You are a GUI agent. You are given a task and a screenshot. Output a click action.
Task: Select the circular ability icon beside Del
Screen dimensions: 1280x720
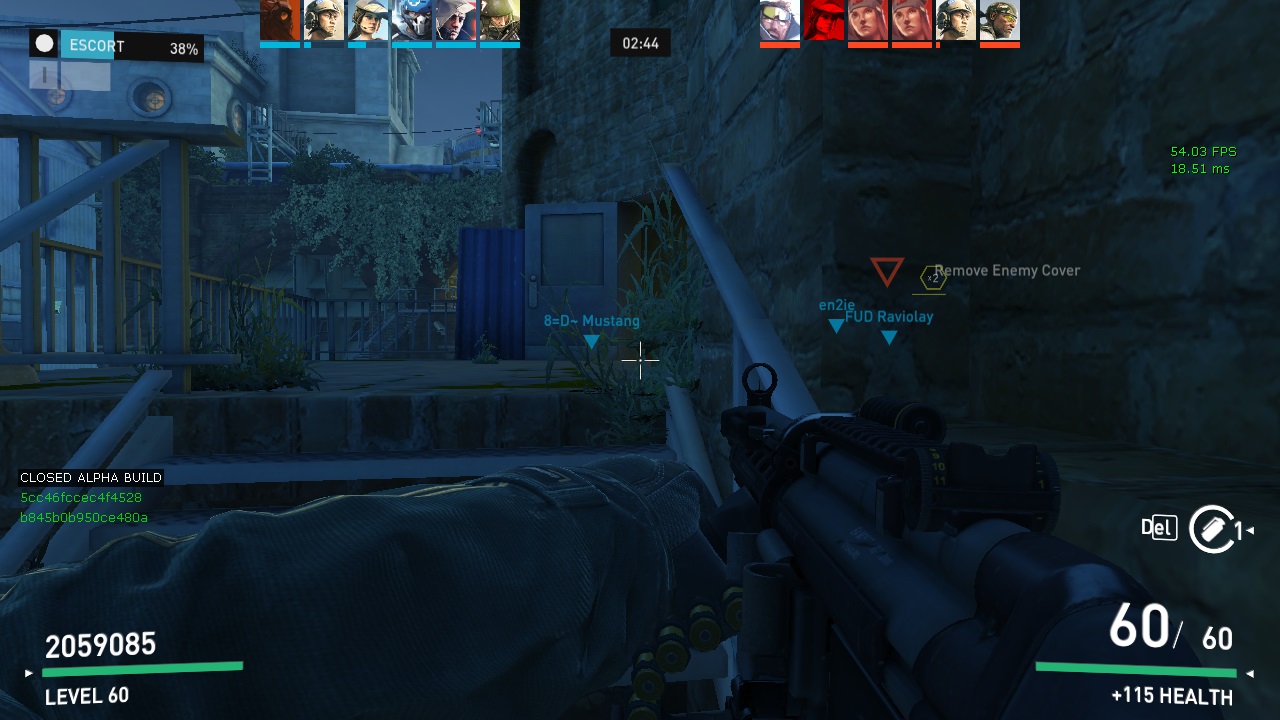(1211, 528)
